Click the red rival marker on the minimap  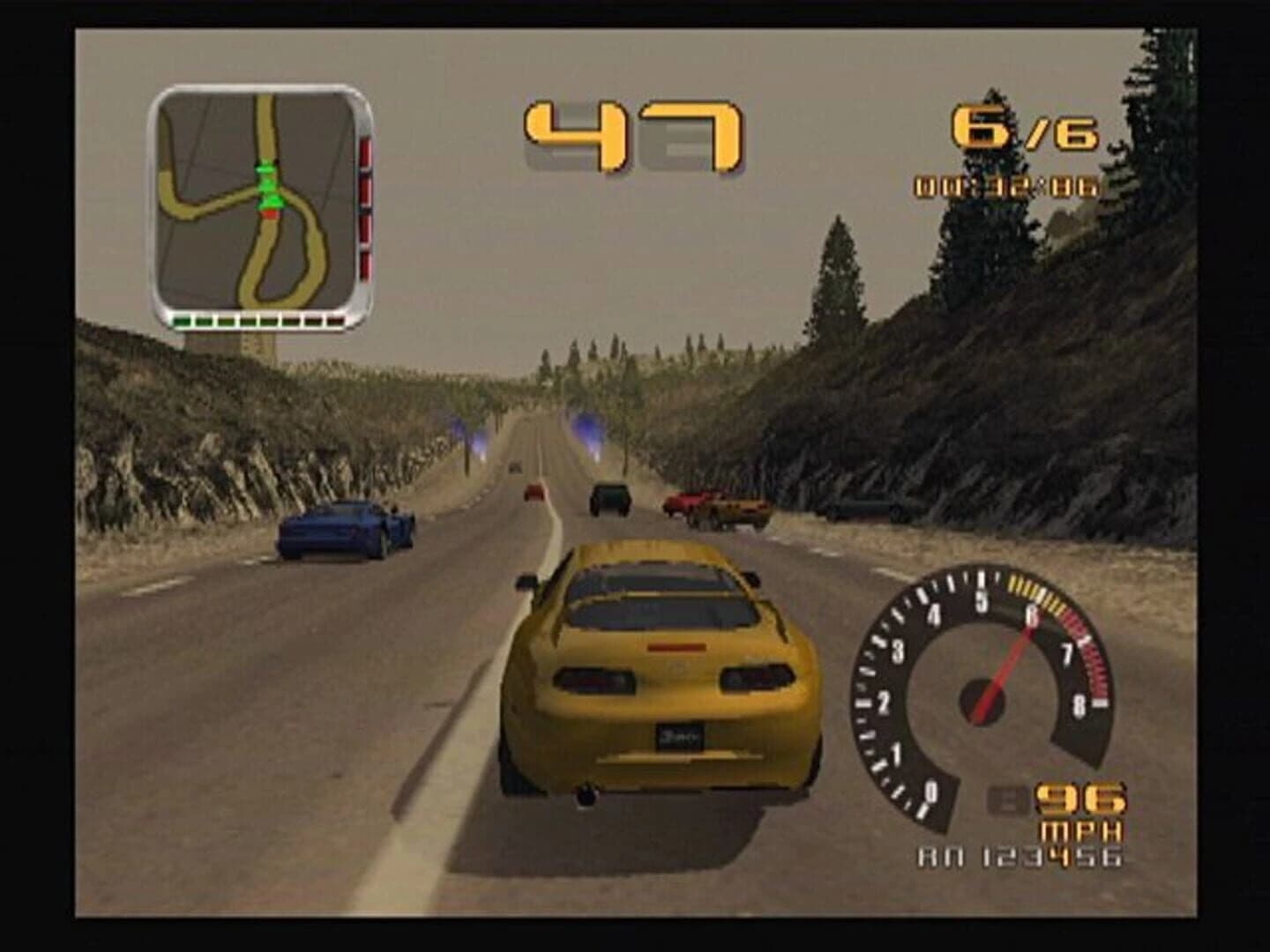click(x=270, y=214)
